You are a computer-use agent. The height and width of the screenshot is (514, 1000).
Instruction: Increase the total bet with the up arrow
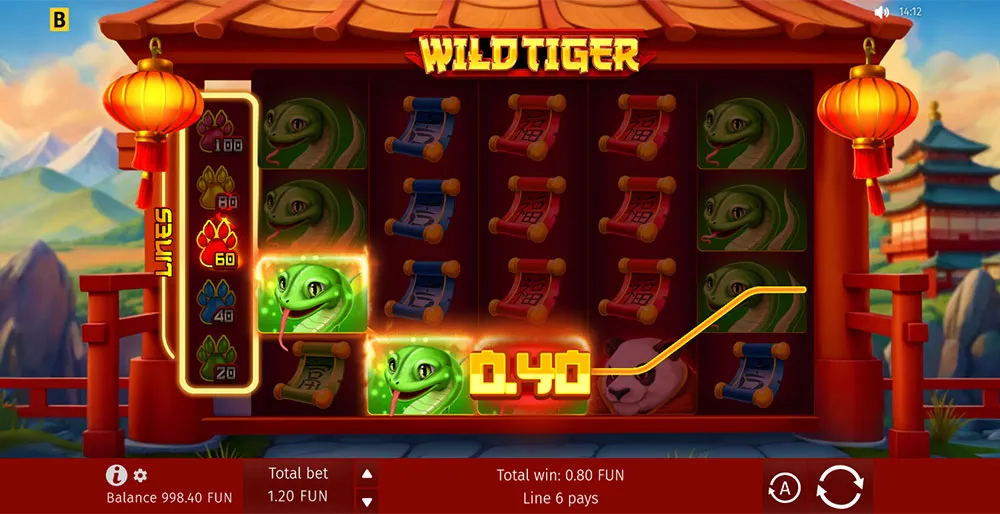click(x=367, y=474)
